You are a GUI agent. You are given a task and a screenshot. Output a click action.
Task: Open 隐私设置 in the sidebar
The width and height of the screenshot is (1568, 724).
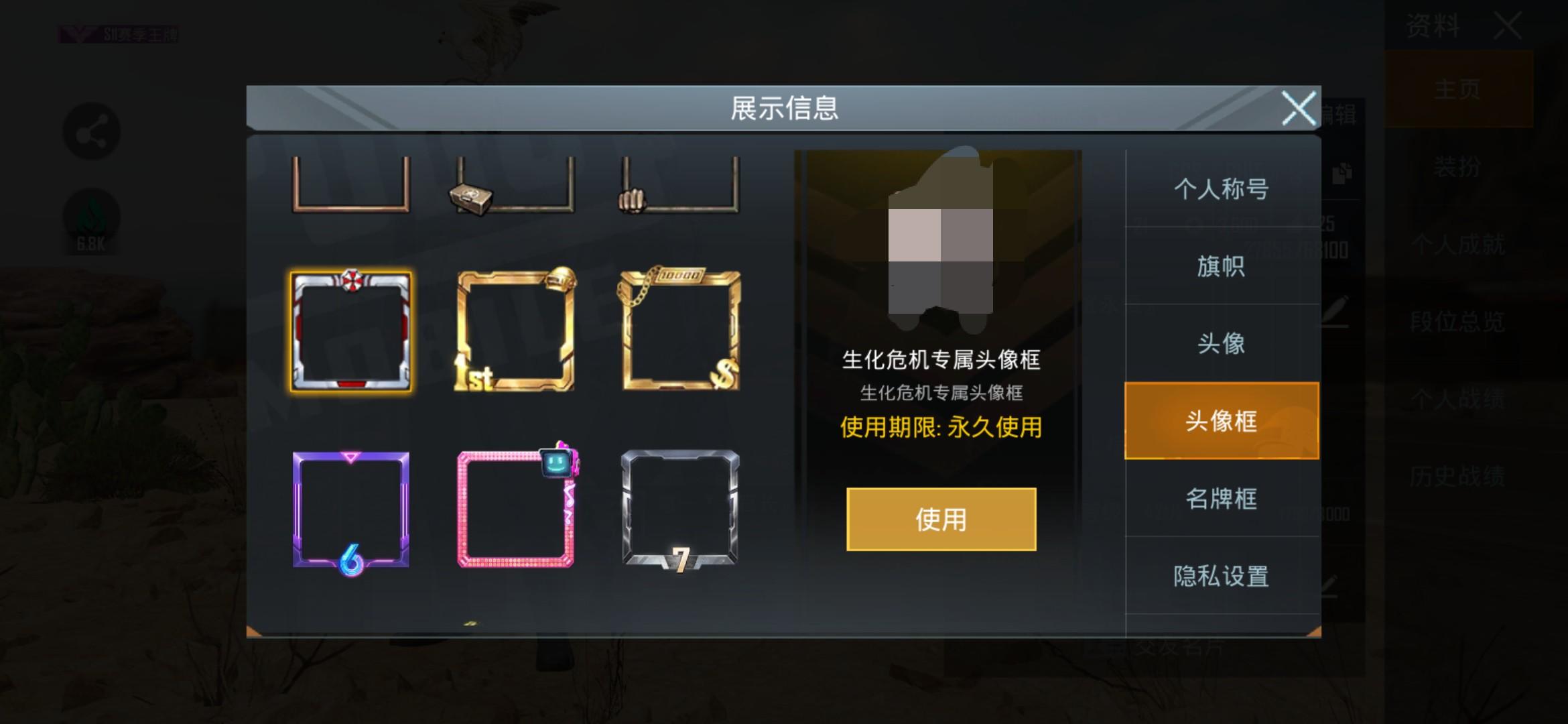tap(1221, 575)
